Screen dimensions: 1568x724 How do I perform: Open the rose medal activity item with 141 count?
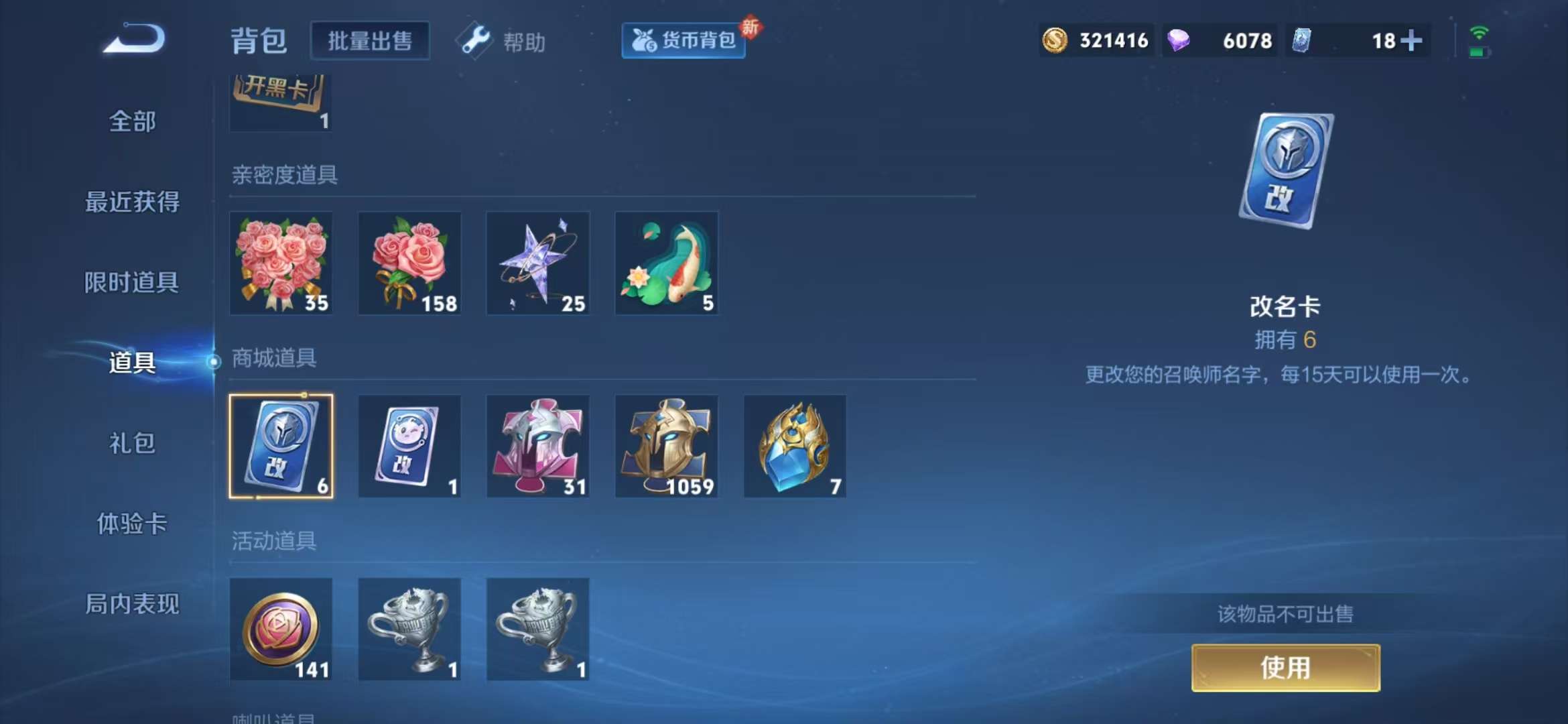click(x=281, y=629)
